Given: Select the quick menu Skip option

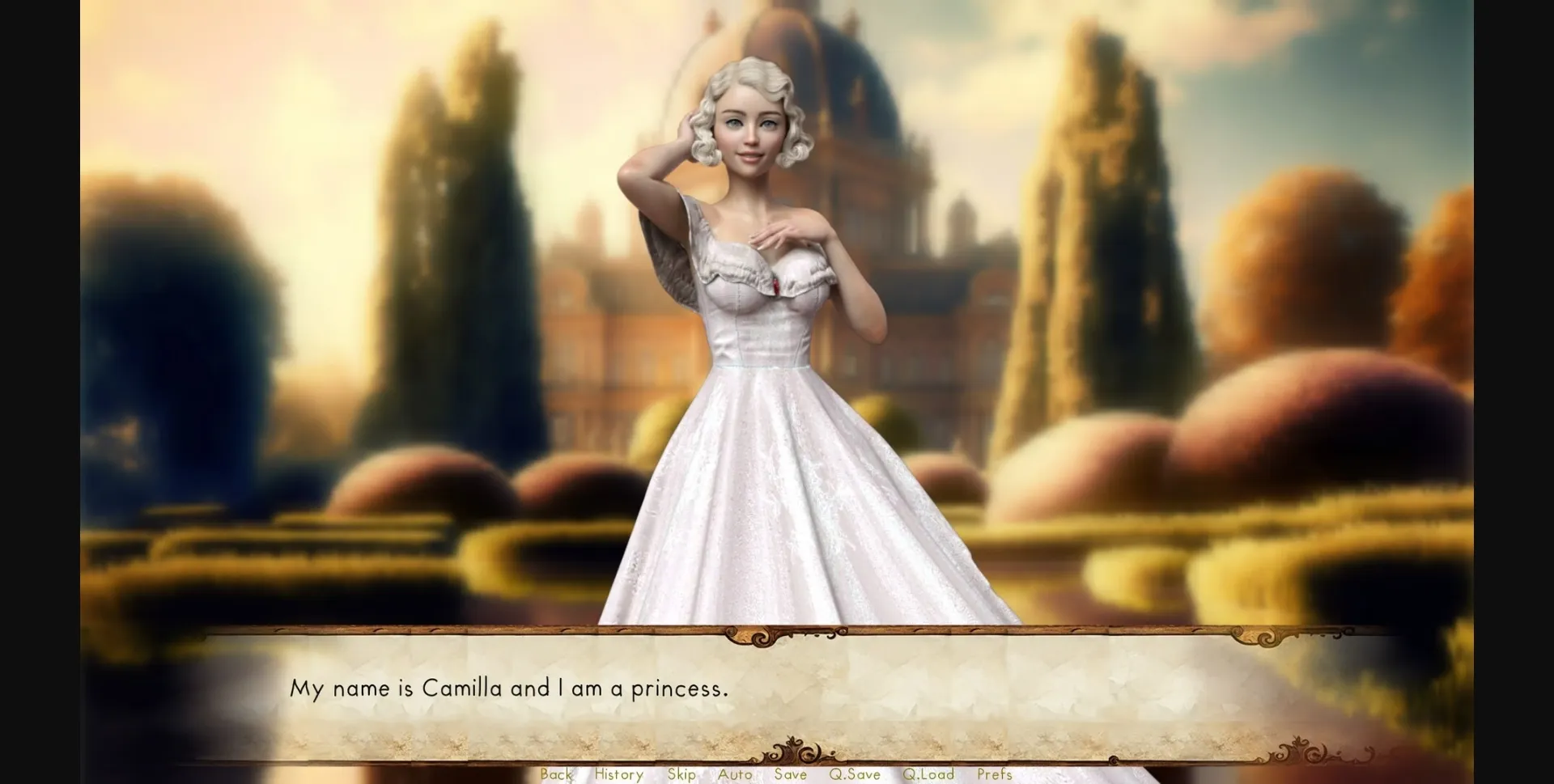Looking at the screenshot, I should click(680, 774).
